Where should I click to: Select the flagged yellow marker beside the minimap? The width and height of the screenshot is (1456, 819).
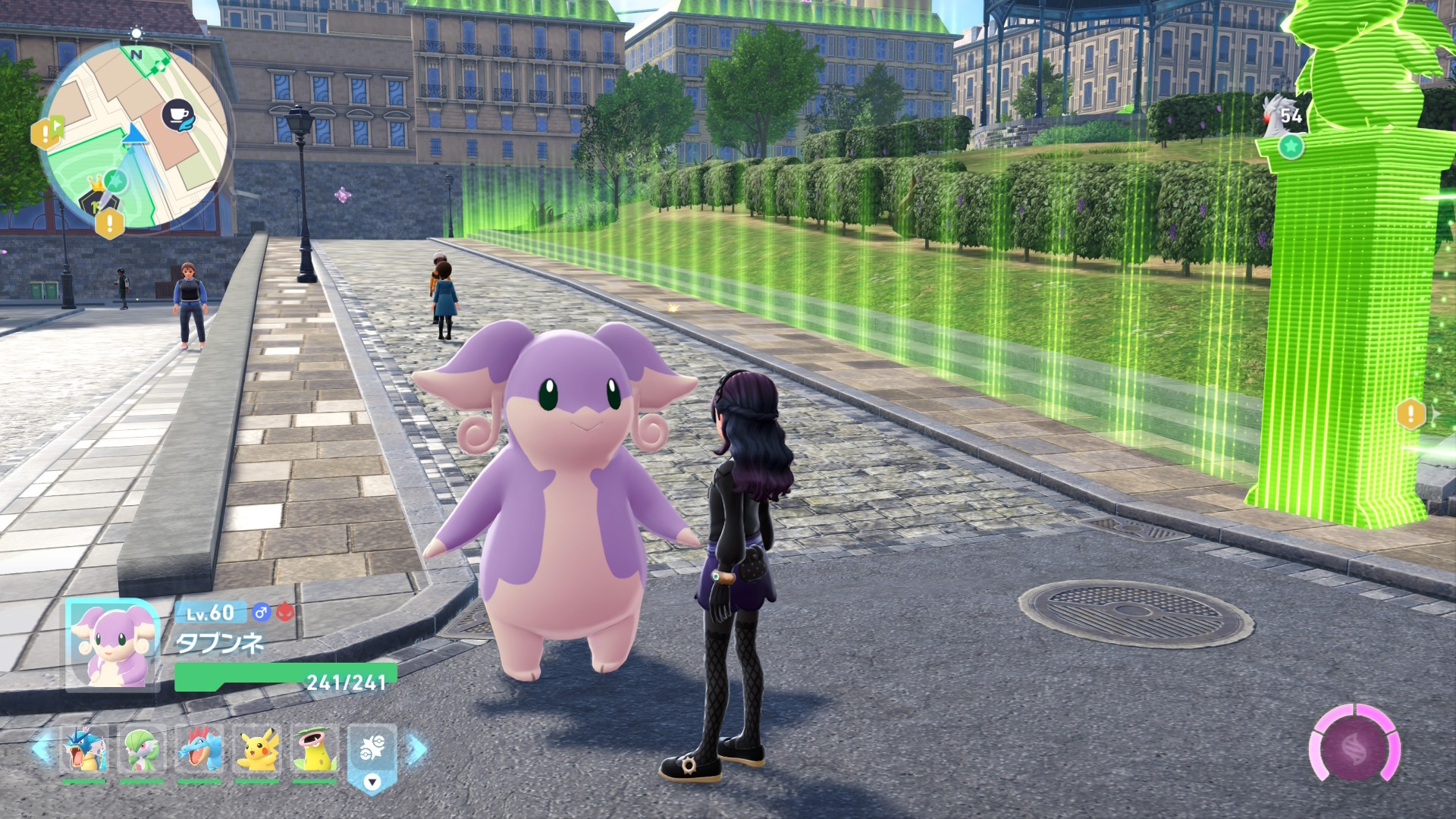pos(47,133)
